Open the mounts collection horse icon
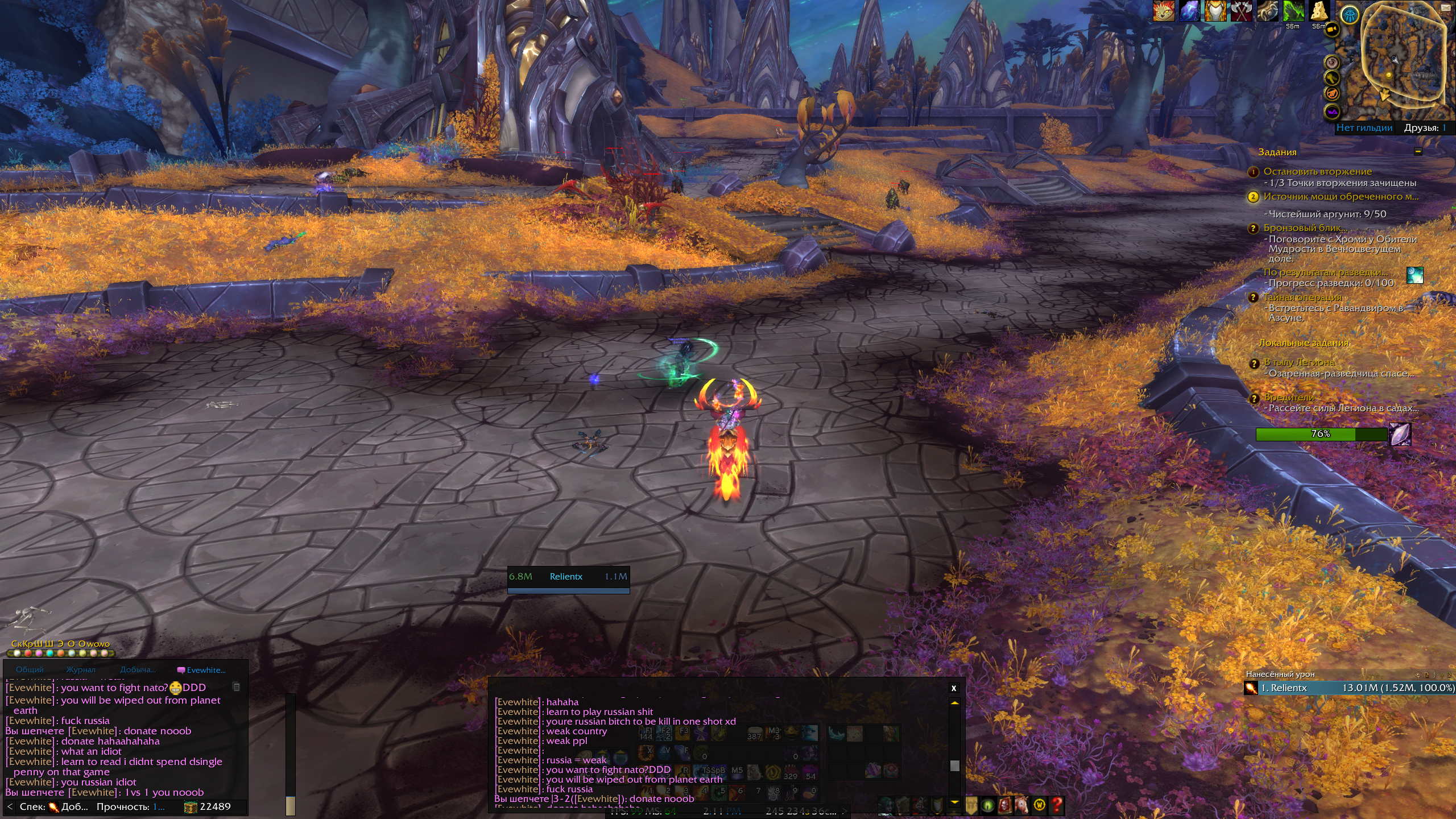Image resolution: width=1456 pixels, height=819 pixels. click(x=1022, y=805)
